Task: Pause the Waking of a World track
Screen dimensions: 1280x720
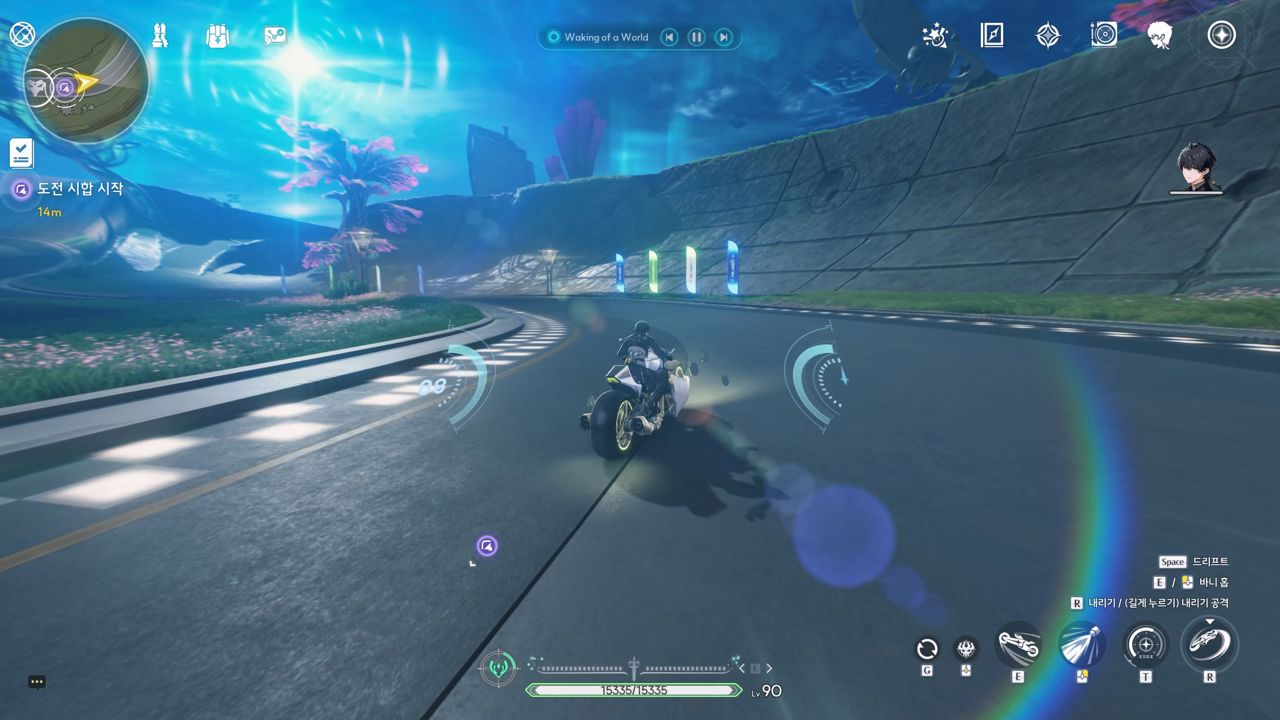Action: pos(696,37)
